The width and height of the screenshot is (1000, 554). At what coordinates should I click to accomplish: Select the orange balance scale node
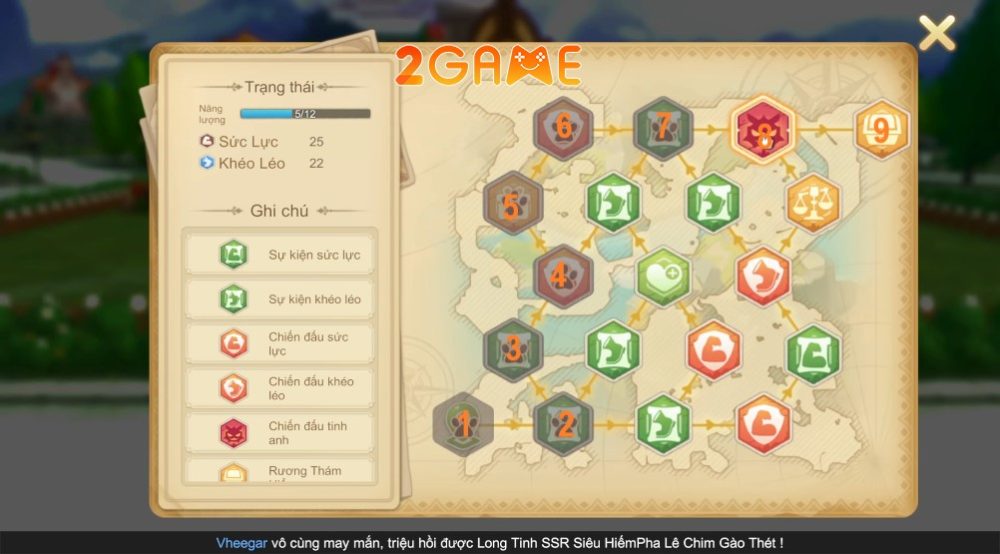[x=813, y=203]
